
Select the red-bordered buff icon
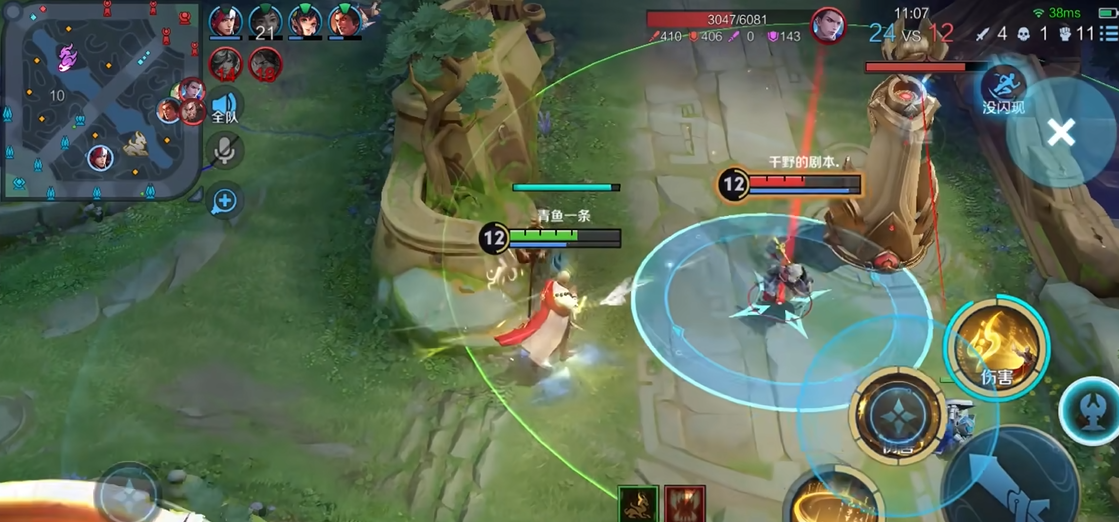(685, 504)
